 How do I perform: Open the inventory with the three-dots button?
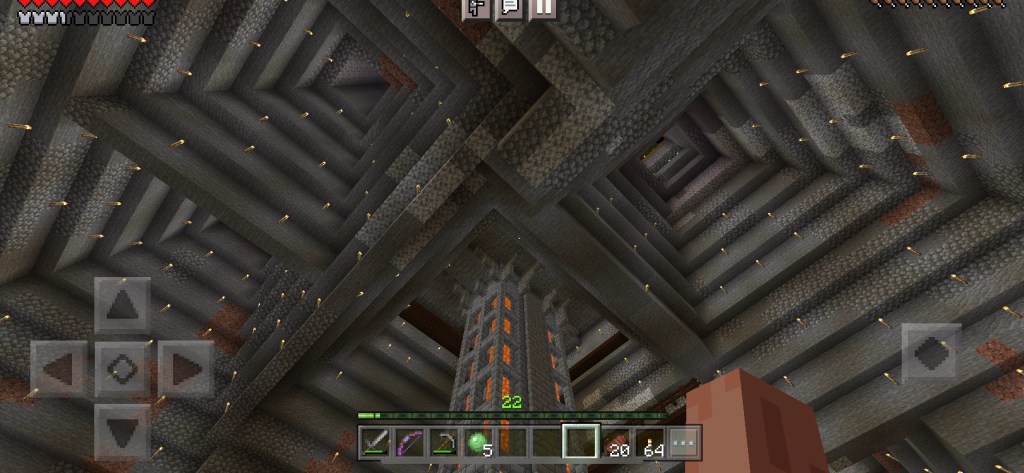tap(684, 441)
